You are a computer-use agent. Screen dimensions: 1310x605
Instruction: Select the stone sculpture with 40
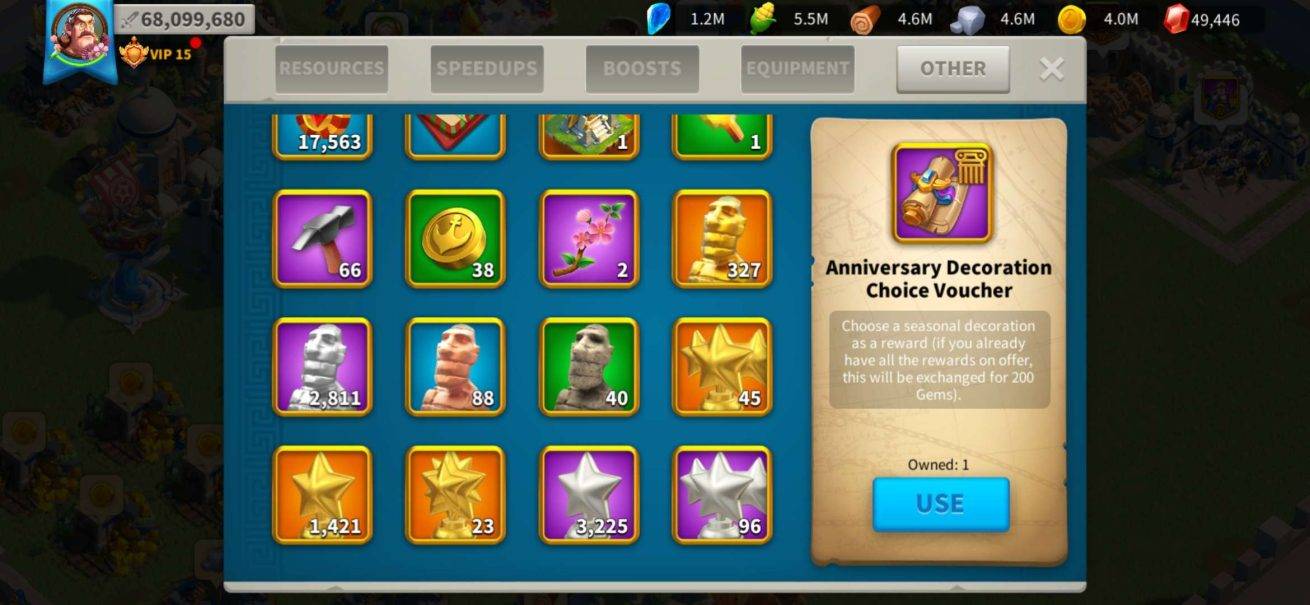pos(589,367)
